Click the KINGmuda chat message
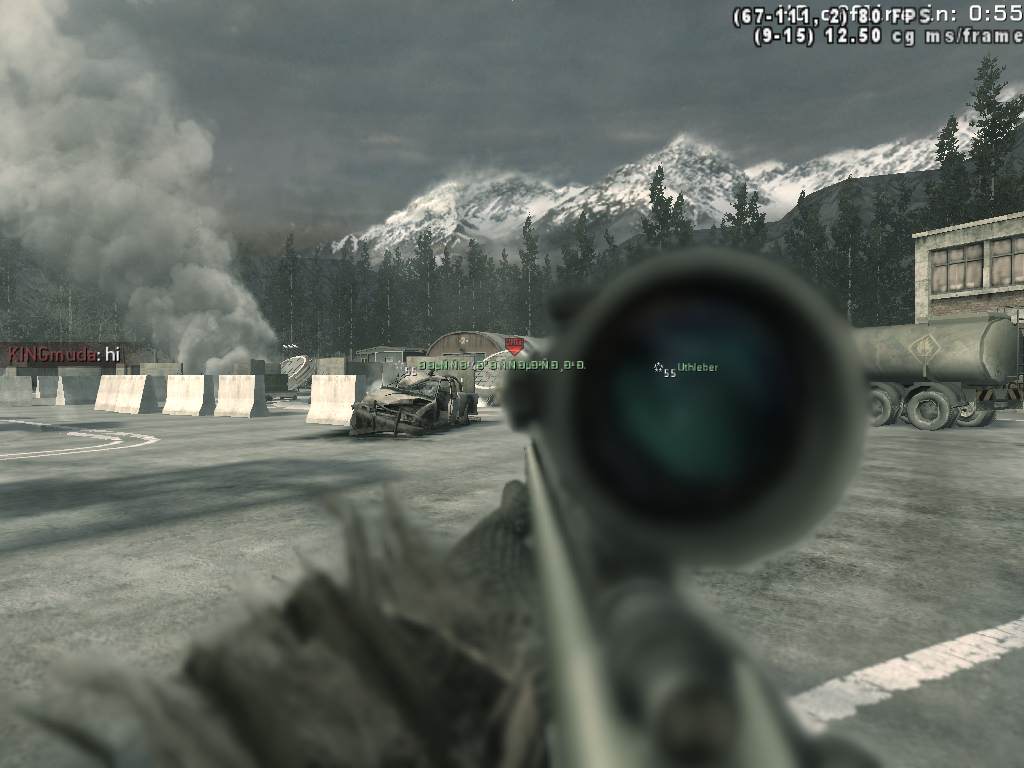This screenshot has height=768, width=1024. point(62,355)
